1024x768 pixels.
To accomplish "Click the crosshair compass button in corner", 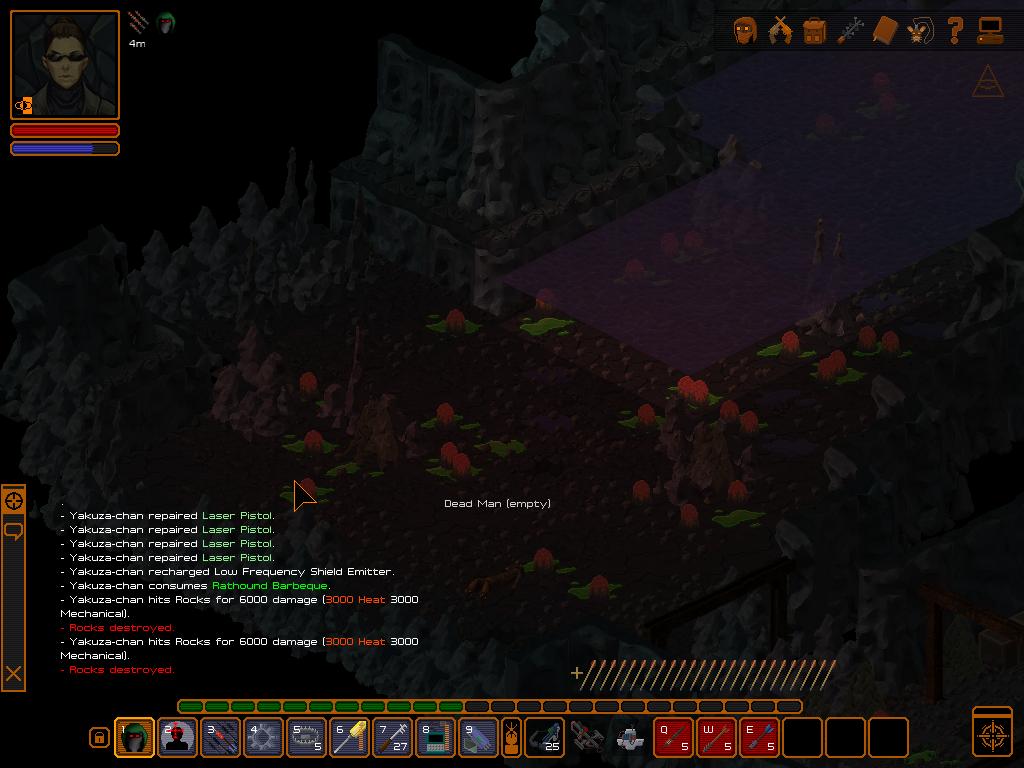I will pos(992,732).
